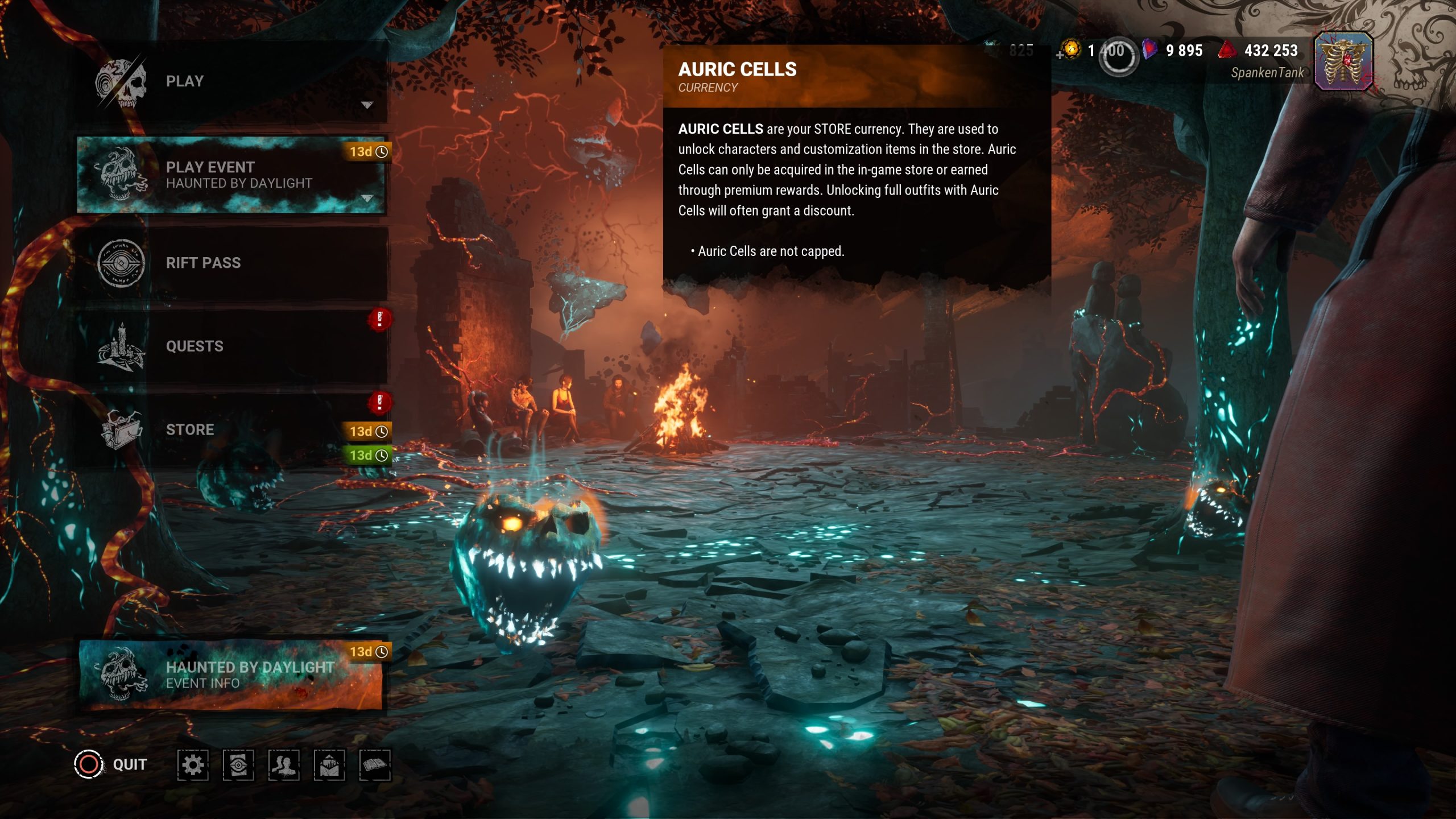Image resolution: width=1456 pixels, height=819 pixels.
Task: Quit the game
Action: (x=111, y=764)
